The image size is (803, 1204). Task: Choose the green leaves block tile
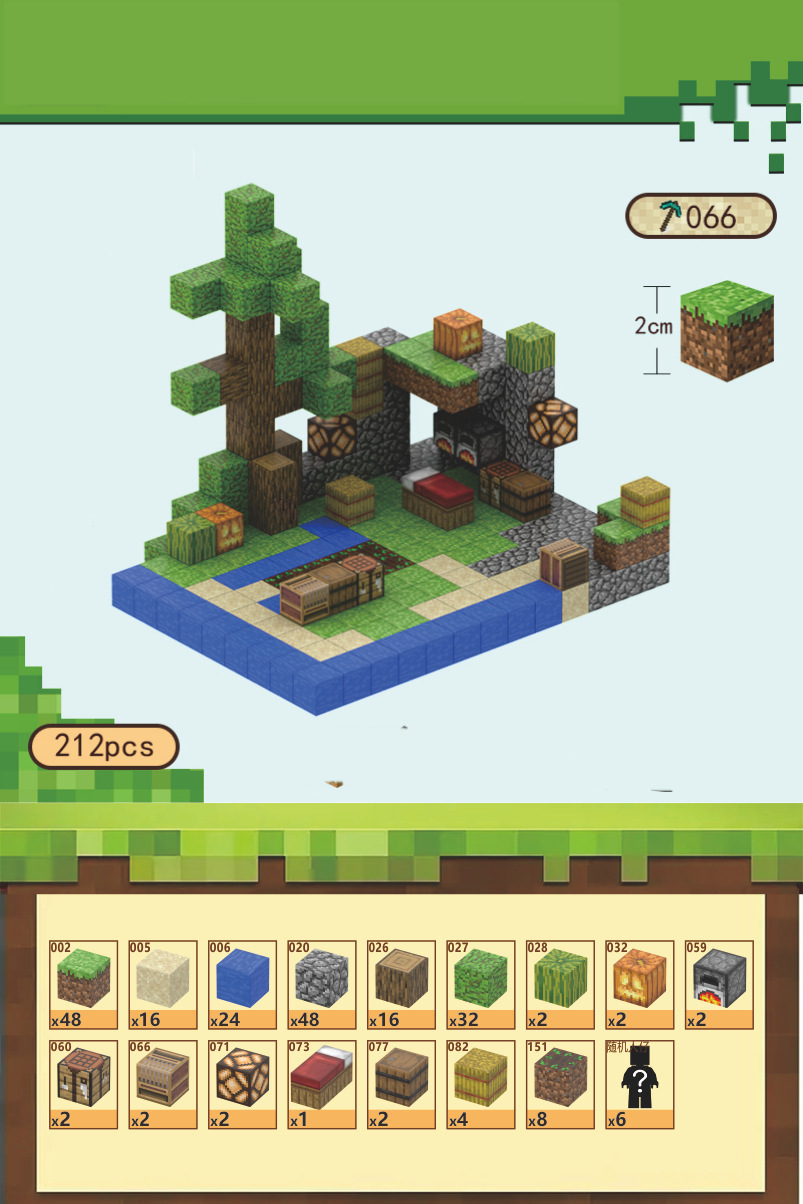pos(481,985)
